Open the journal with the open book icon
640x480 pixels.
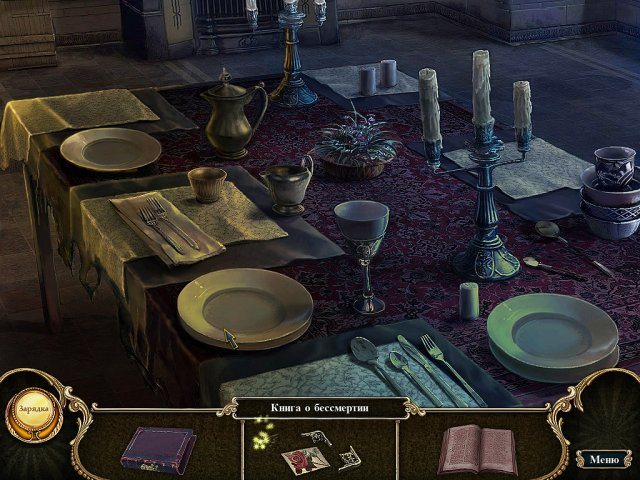476,448
